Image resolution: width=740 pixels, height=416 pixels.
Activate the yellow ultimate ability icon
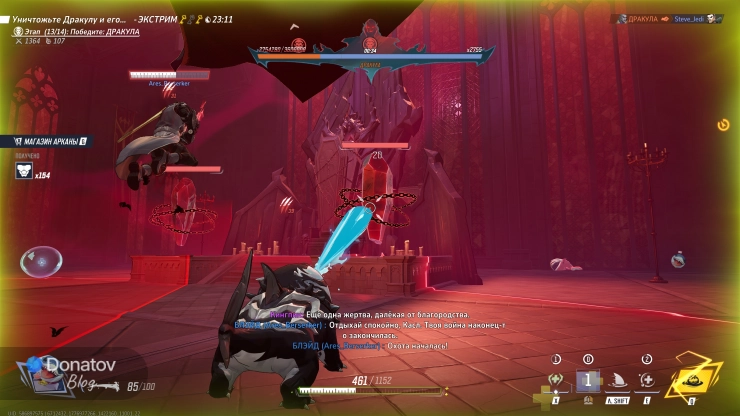click(x=688, y=381)
